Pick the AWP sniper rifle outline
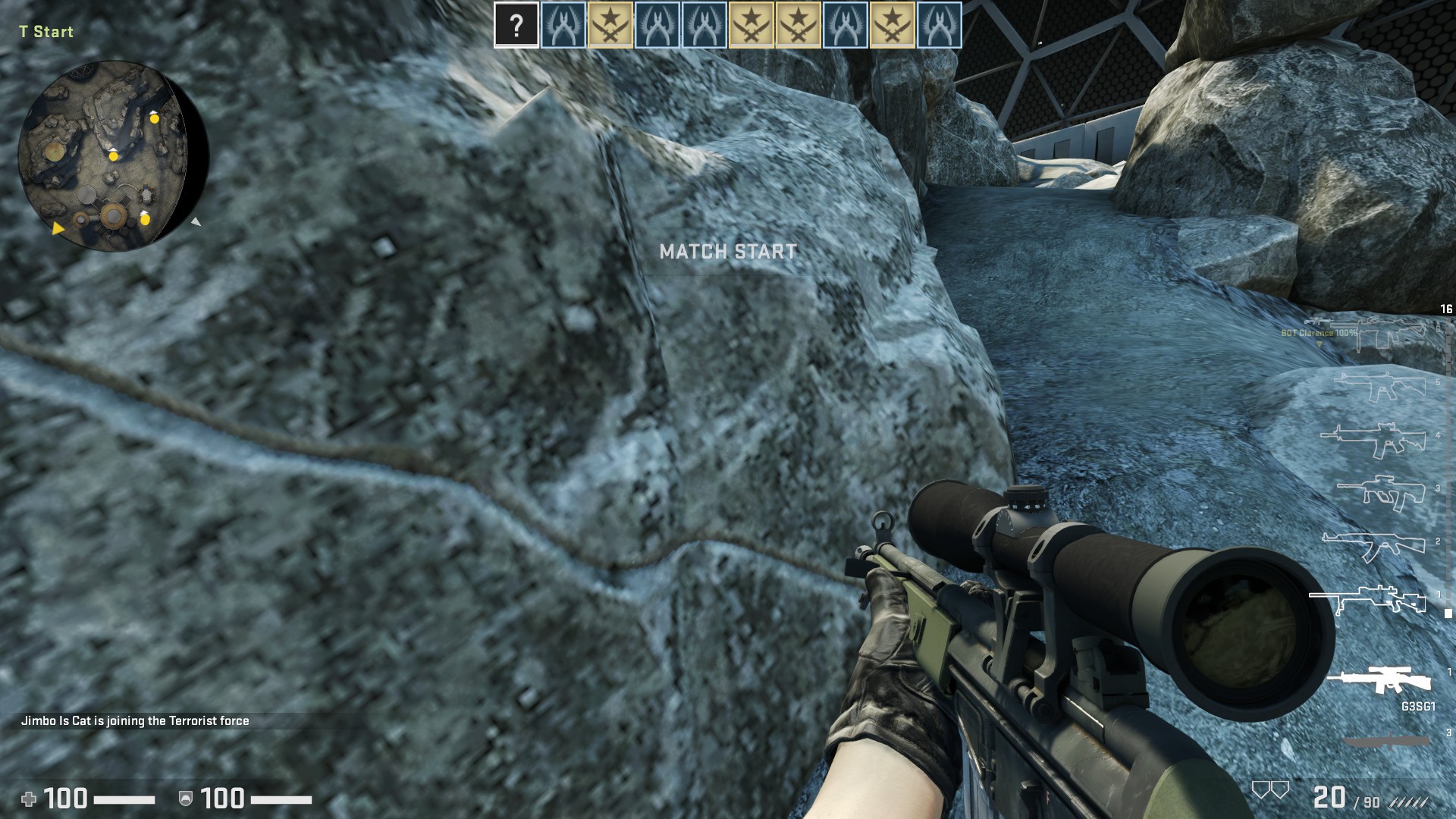Viewport: 1456px width, 819px height. [x=1373, y=600]
